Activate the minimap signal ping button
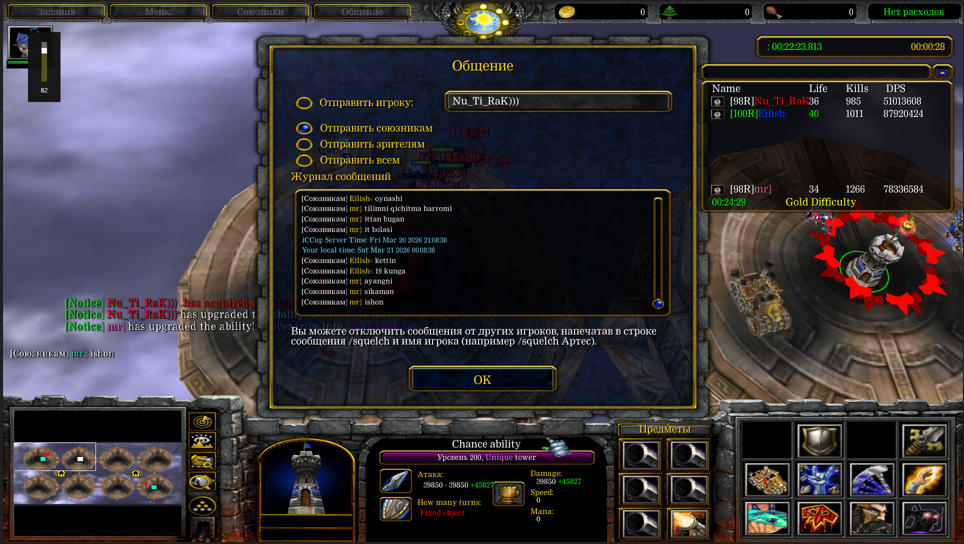The image size is (964, 544). (x=202, y=422)
